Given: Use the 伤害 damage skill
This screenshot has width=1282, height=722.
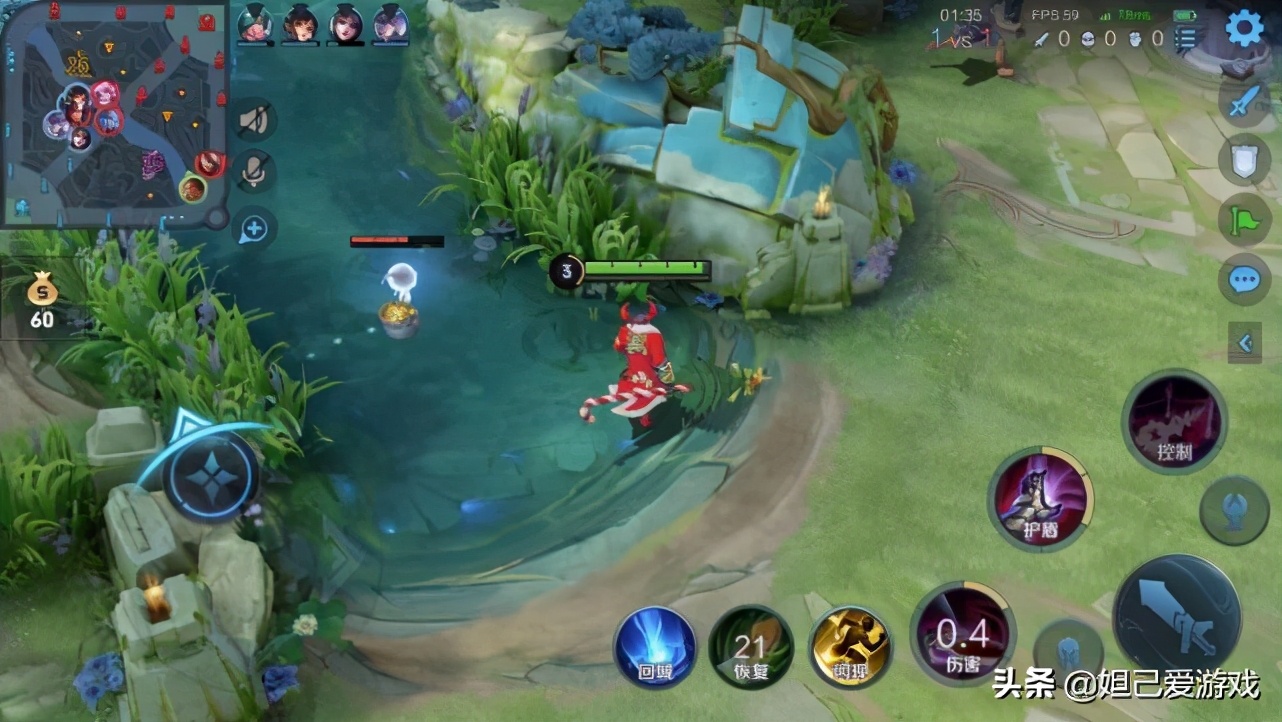Looking at the screenshot, I should pos(962,634).
